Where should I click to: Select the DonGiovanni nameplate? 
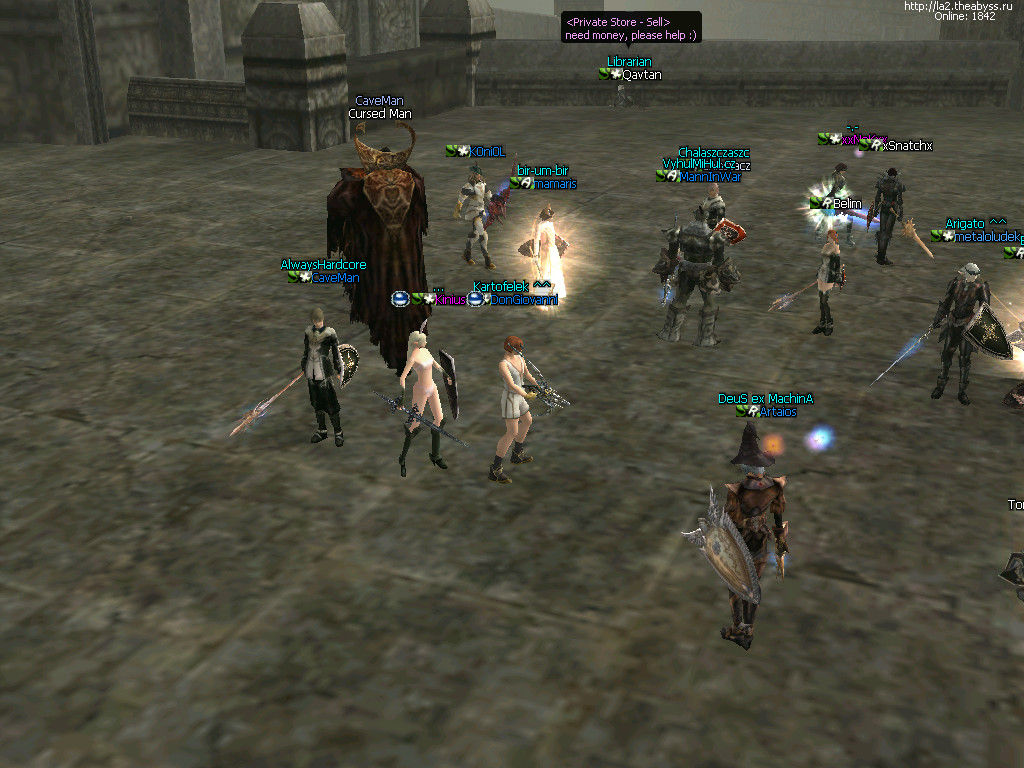tap(523, 300)
